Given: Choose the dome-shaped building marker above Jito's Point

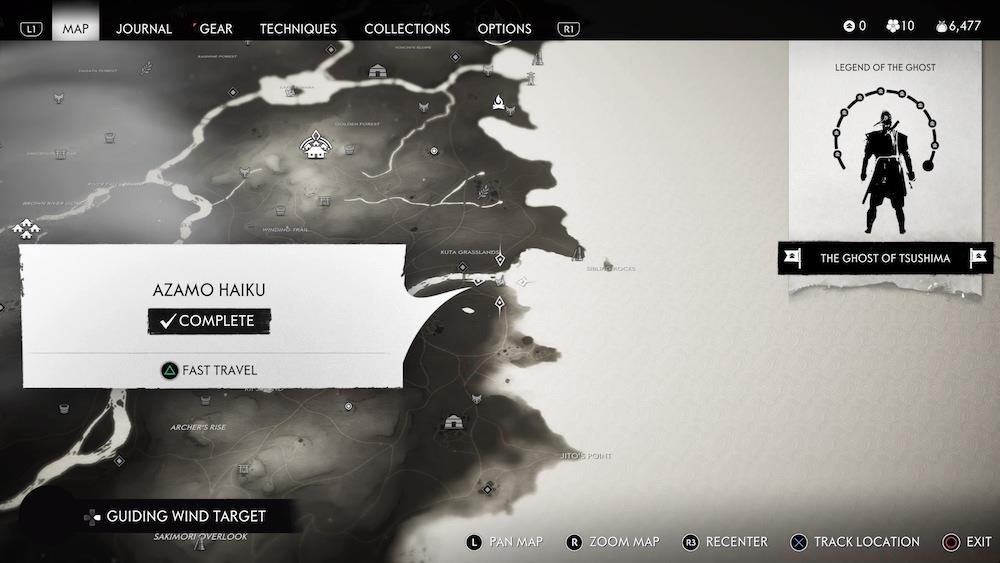Looking at the screenshot, I should (454, 422).
